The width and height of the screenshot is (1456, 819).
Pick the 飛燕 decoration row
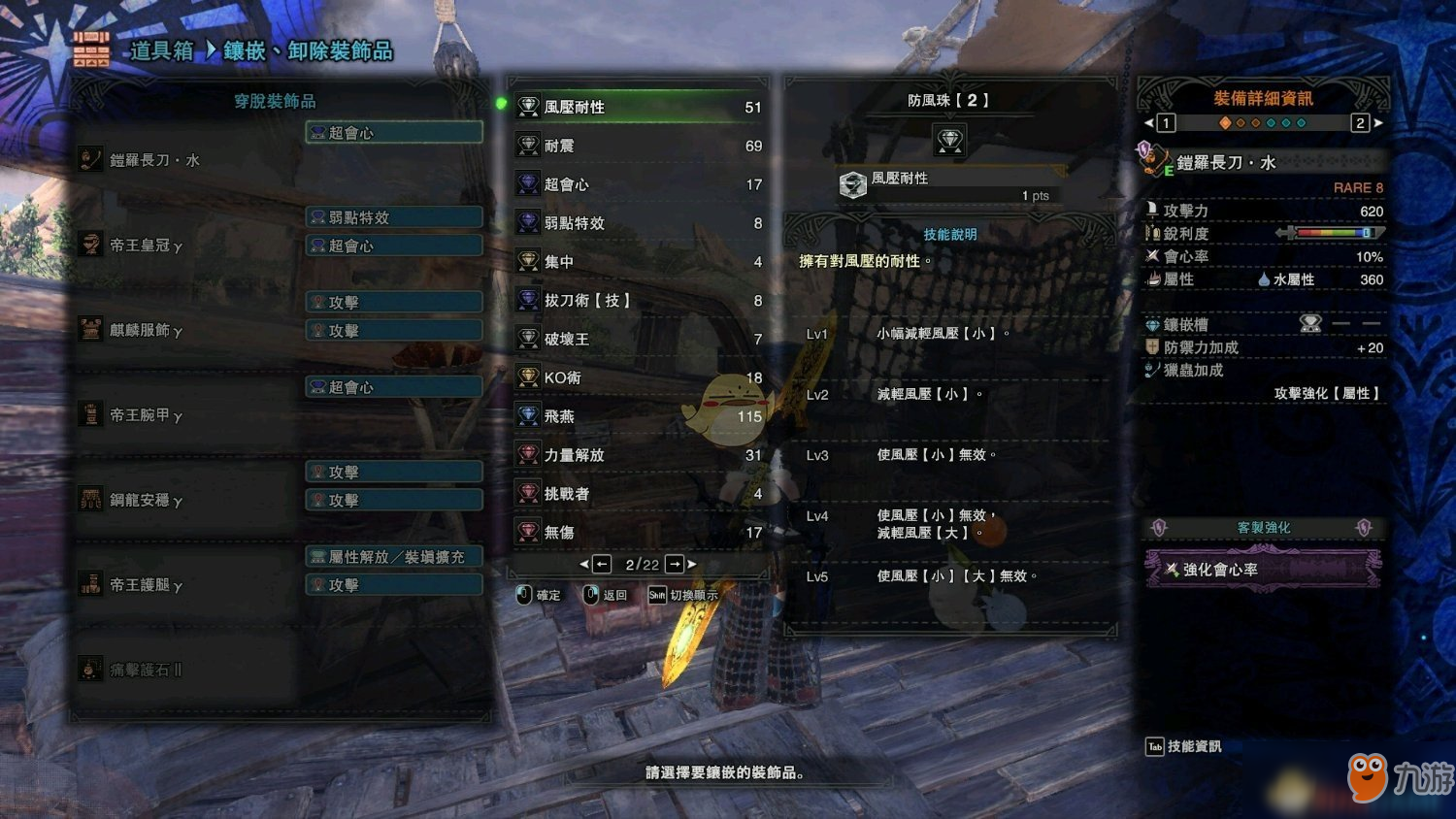(x=639, y=416)
